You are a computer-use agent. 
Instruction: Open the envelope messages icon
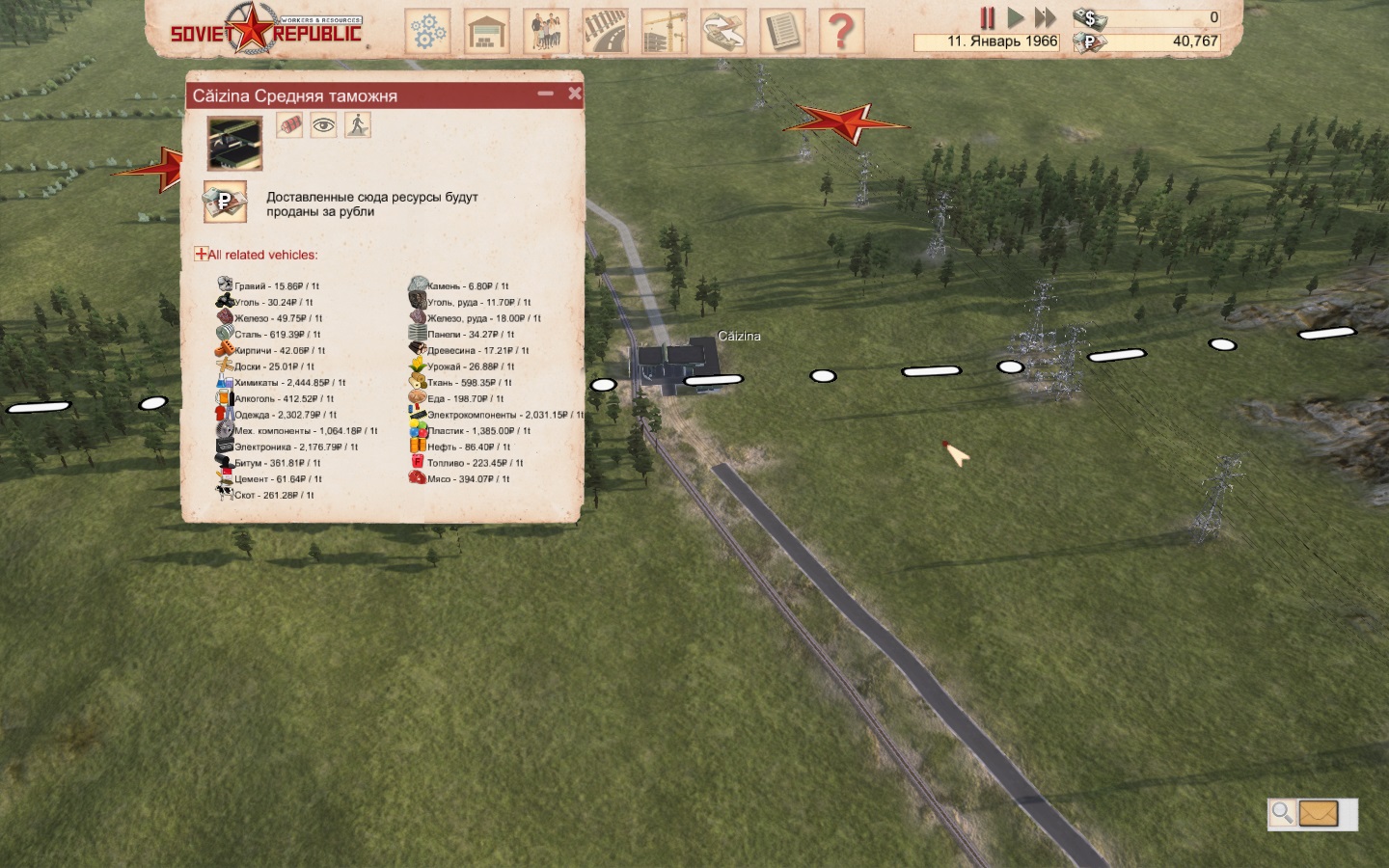point(1319,814)
